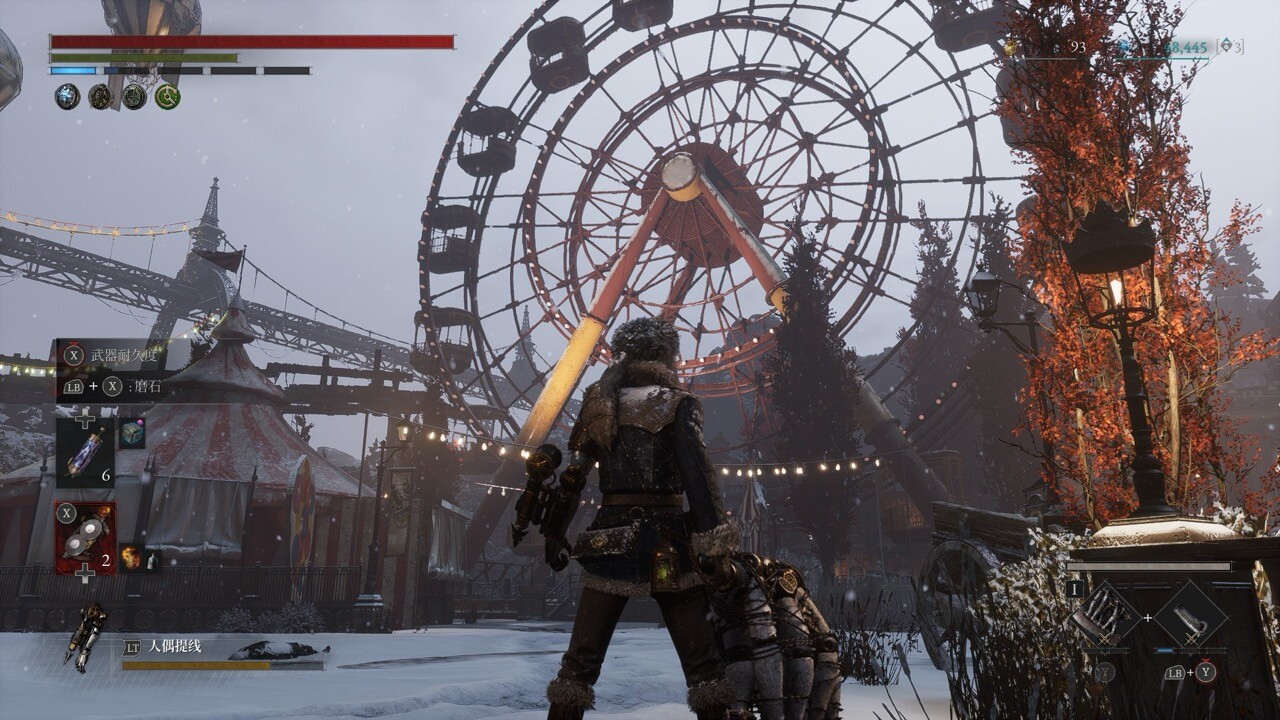Click the blue-white round buff icon
Image resolution: width=1280 pixels, height=720 pixels.
67,96
